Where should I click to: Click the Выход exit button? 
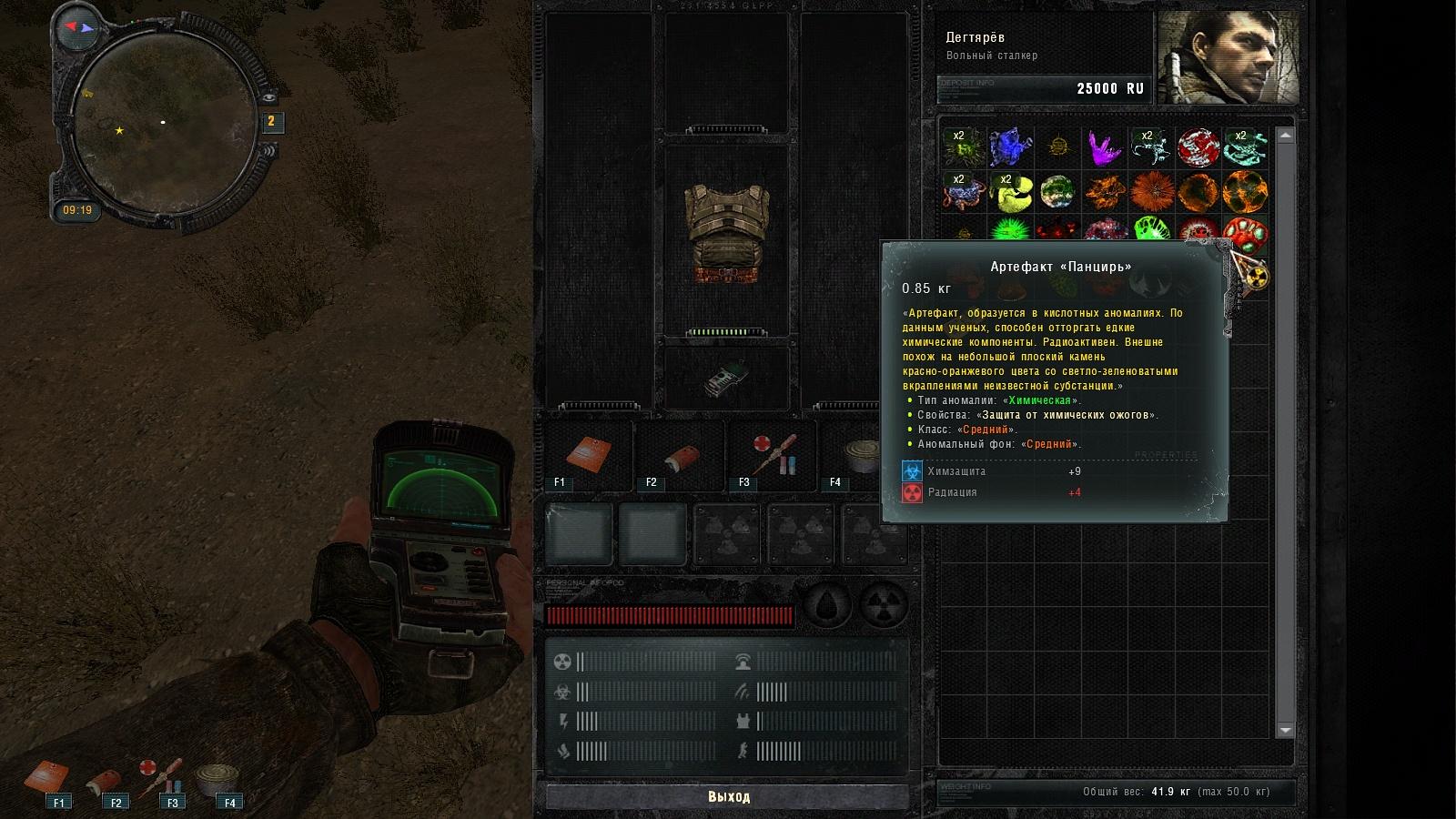click(x=728, y=797)
